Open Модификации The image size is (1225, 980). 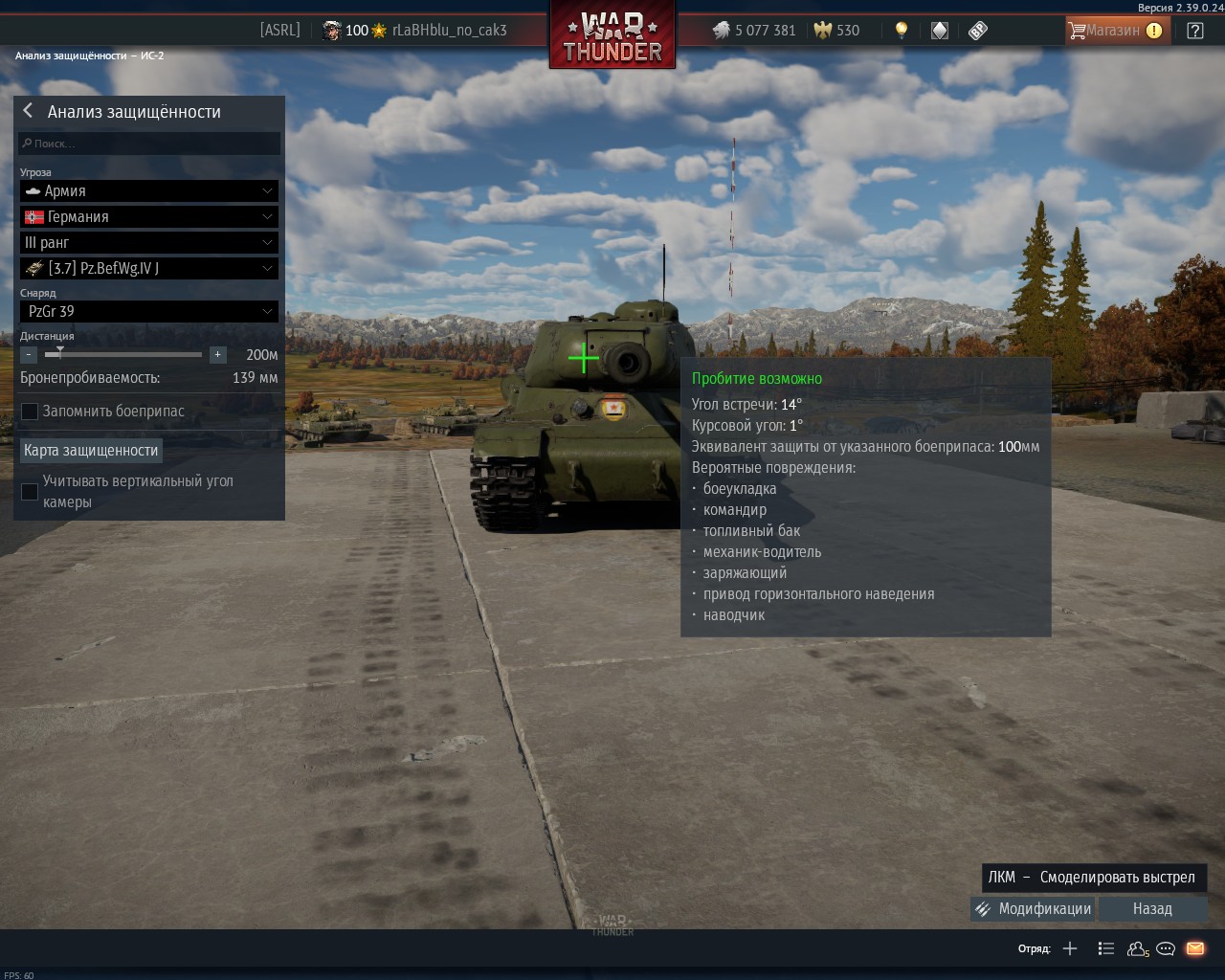click(x=1033, y=909)
